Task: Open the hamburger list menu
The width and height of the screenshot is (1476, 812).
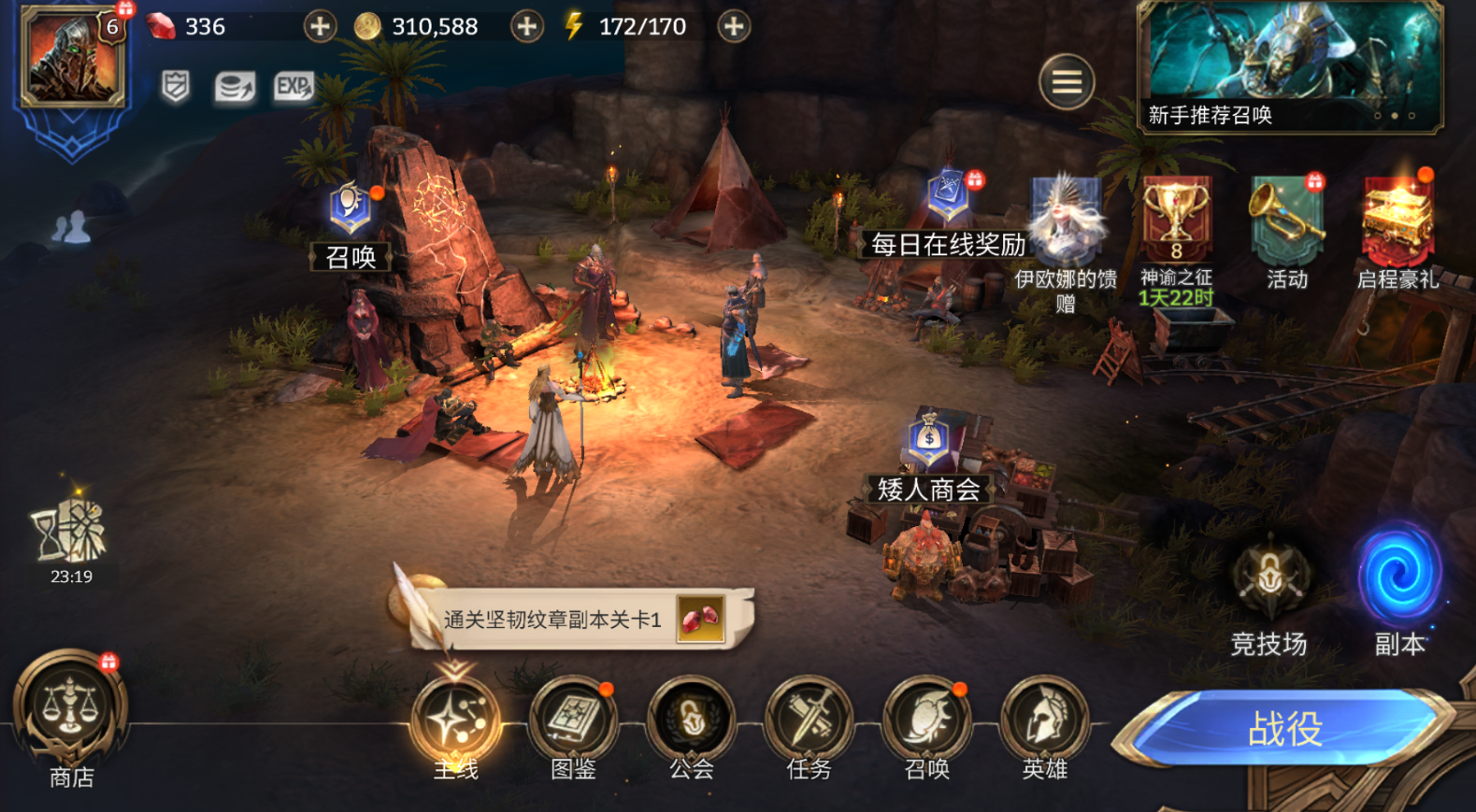Action: click(1067, 83)
